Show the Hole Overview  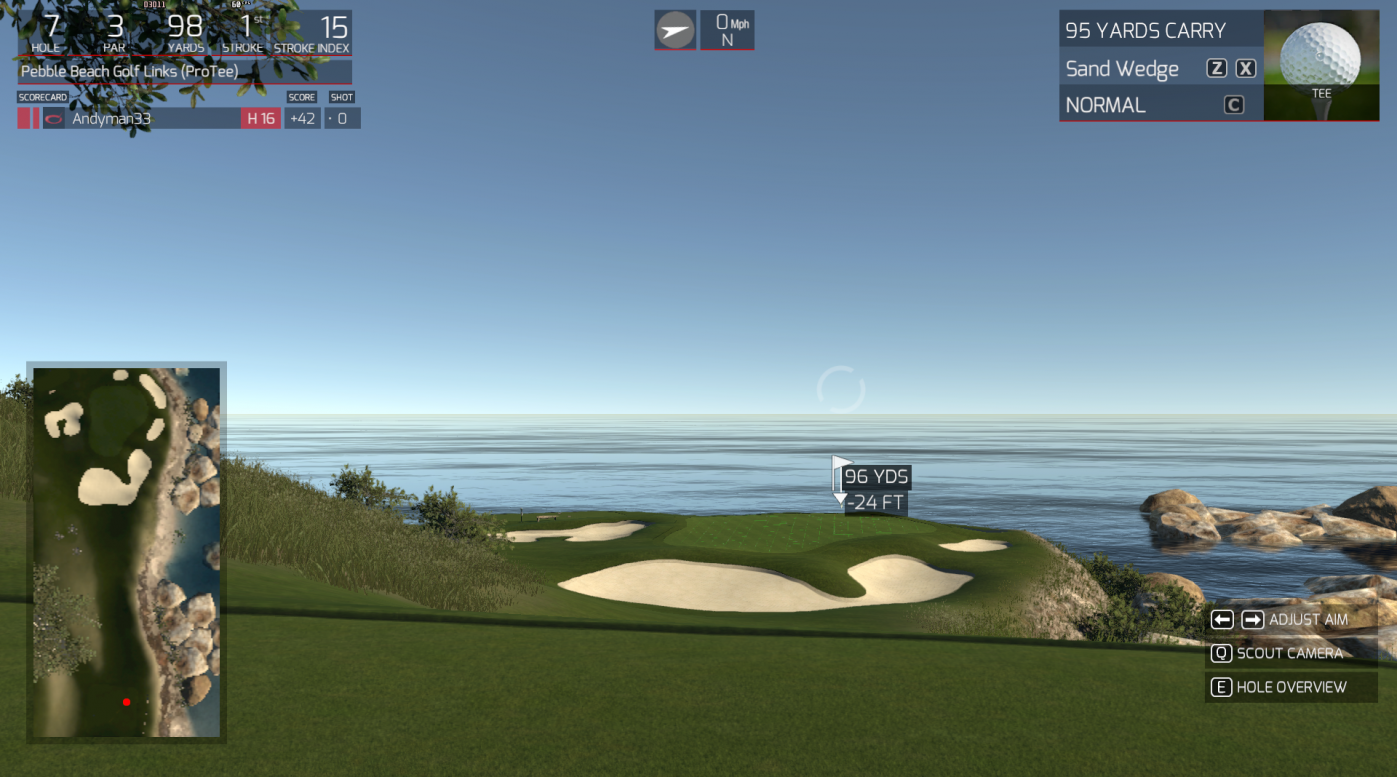pyautogui.click(x=1291, y=687)
